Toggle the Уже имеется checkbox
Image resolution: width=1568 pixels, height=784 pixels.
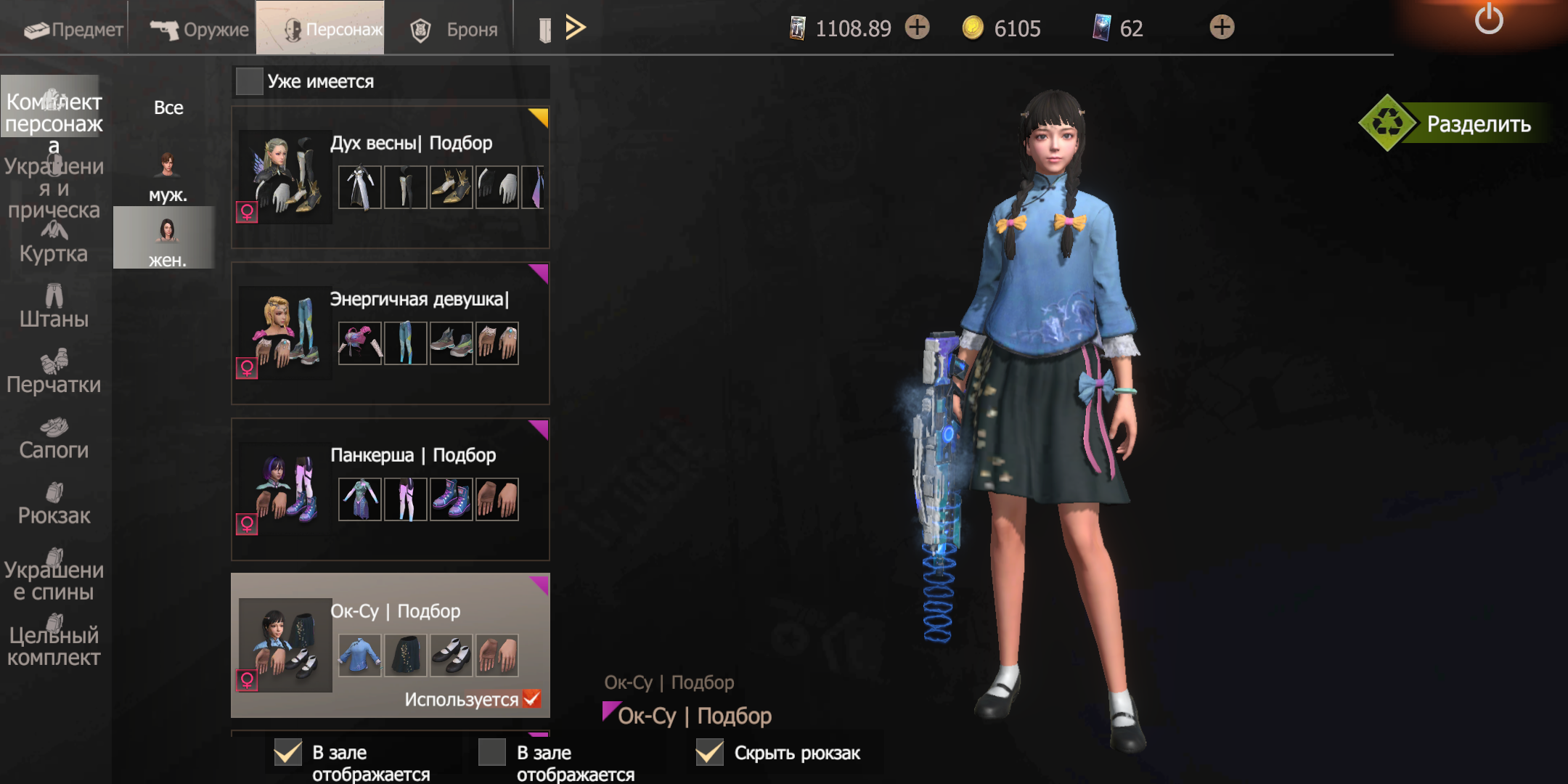(249, 81)
